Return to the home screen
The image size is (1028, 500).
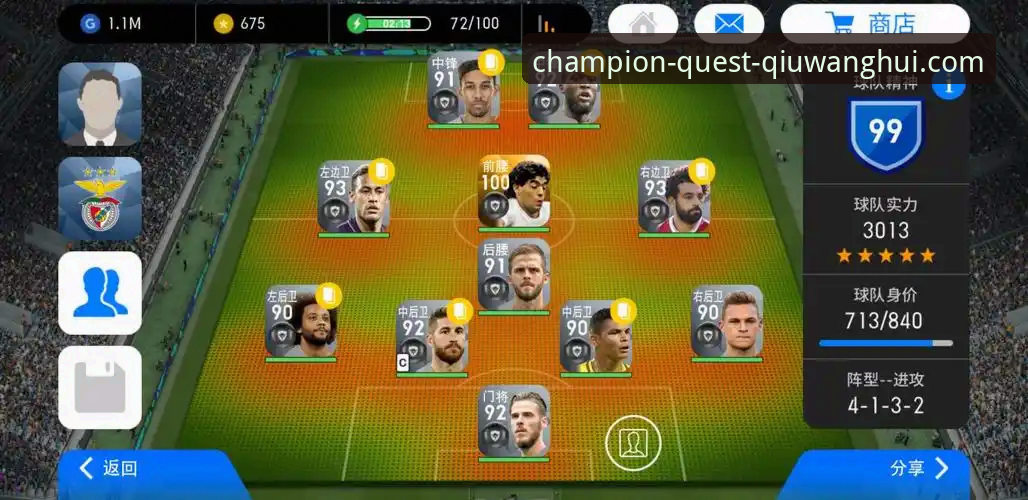(642, 23)
